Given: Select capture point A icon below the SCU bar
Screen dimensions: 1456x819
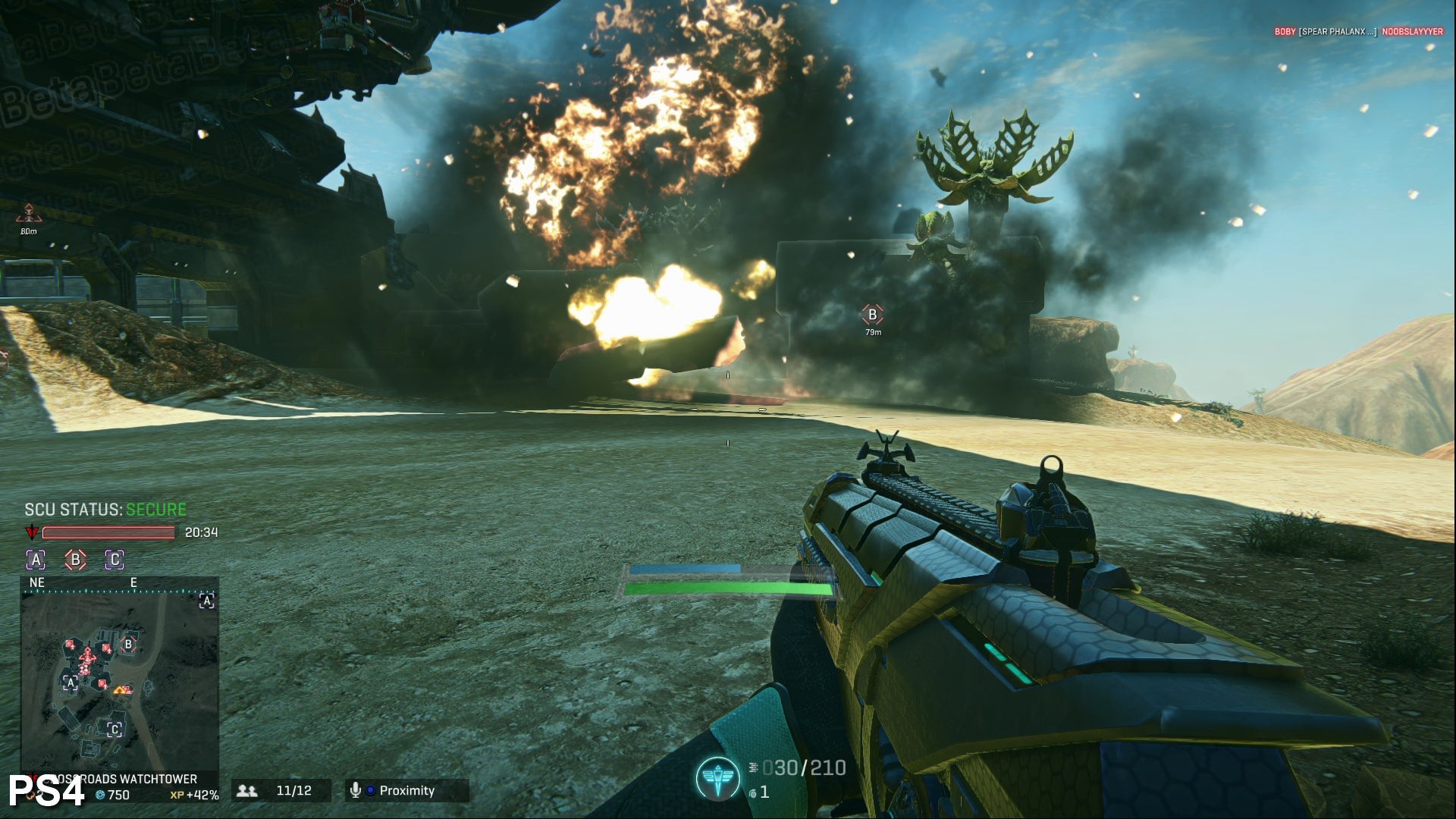Looking at the screenshot, I should click(36, 560).
